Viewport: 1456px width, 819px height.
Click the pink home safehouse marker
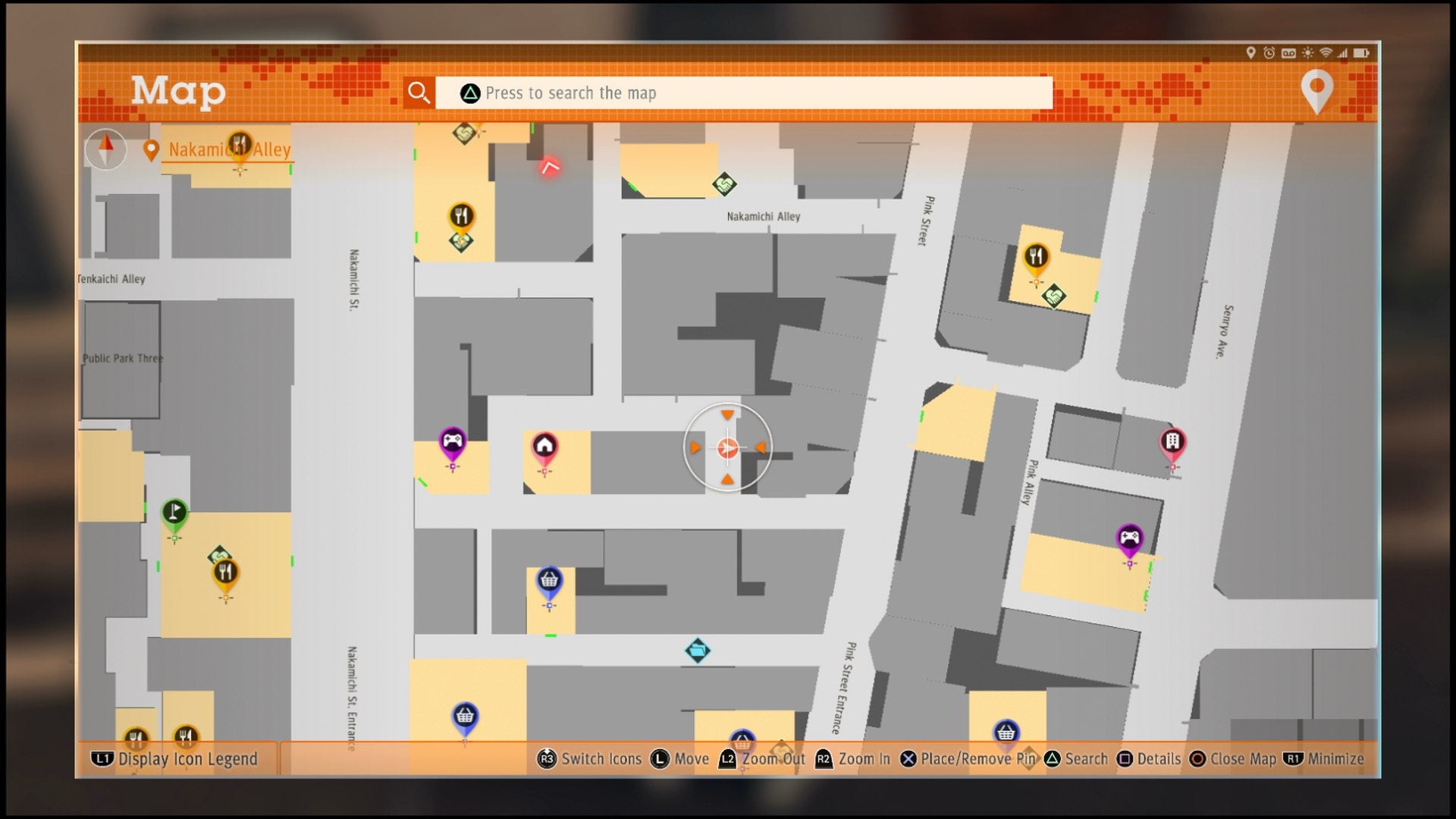[x=544, y=444]
